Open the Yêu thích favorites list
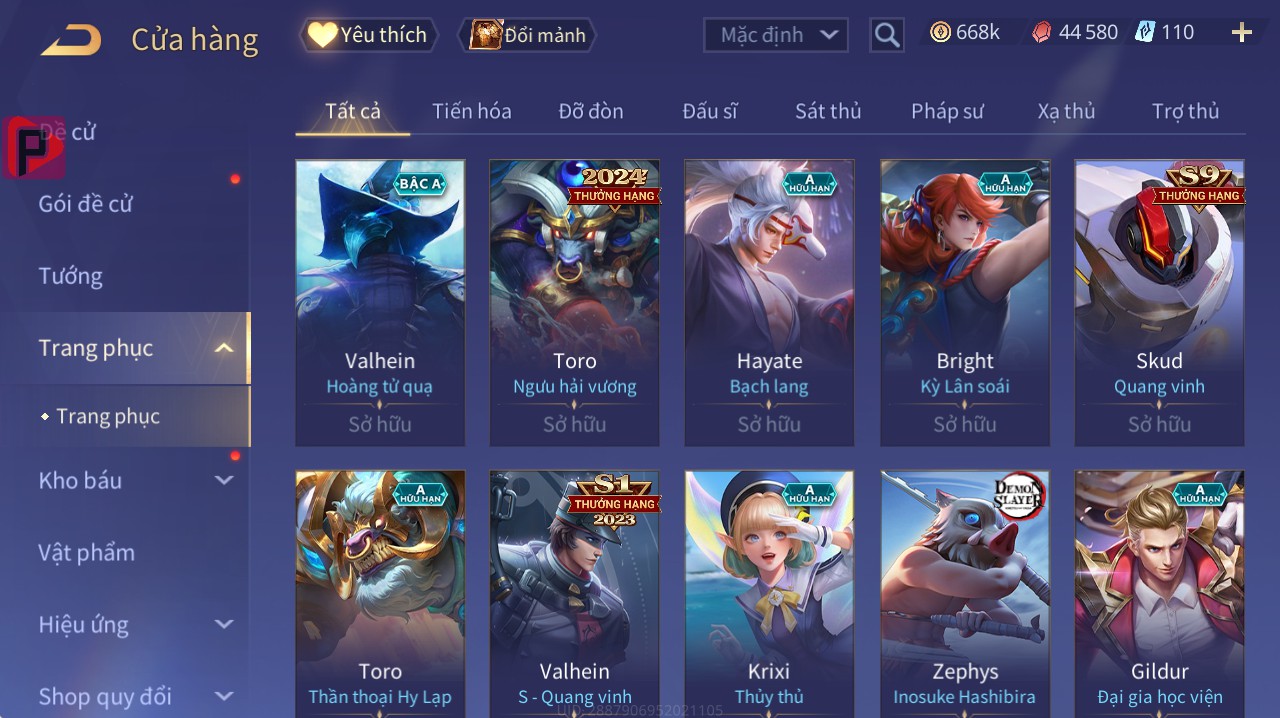Viewport: 1280px width, 718px height. (368, 35)
